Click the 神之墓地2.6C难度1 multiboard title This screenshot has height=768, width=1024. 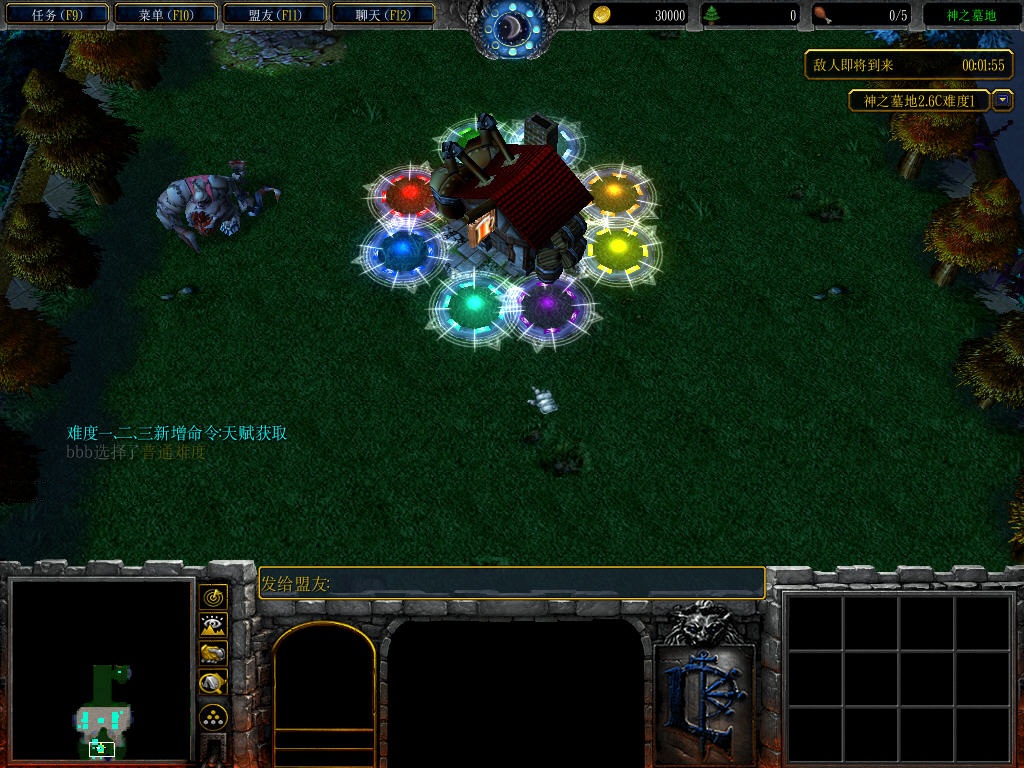[x=919, y=101]
